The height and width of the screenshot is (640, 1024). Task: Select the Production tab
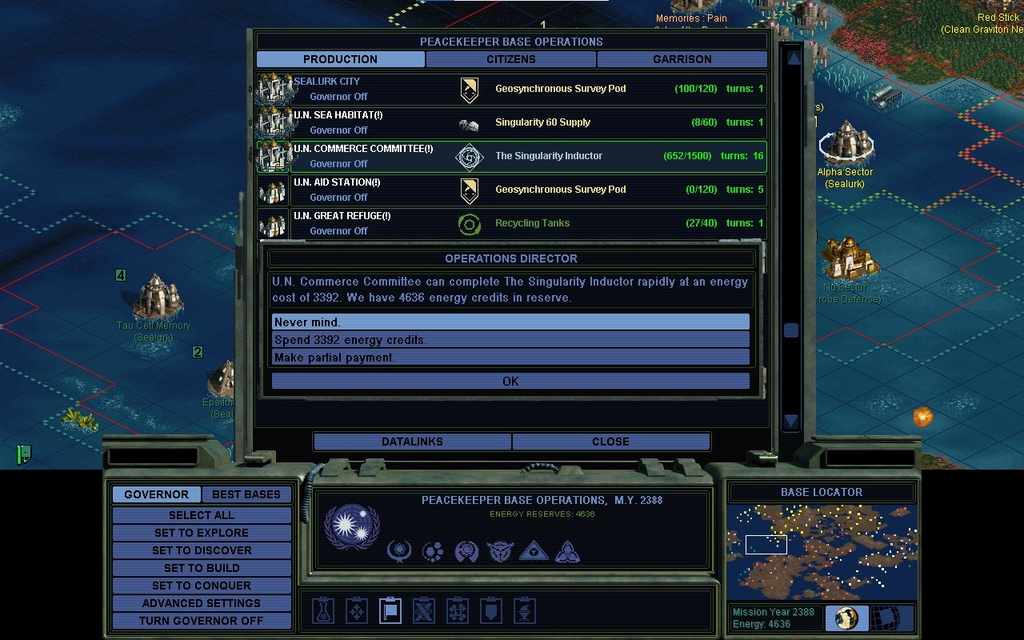[x=340, y=59]
